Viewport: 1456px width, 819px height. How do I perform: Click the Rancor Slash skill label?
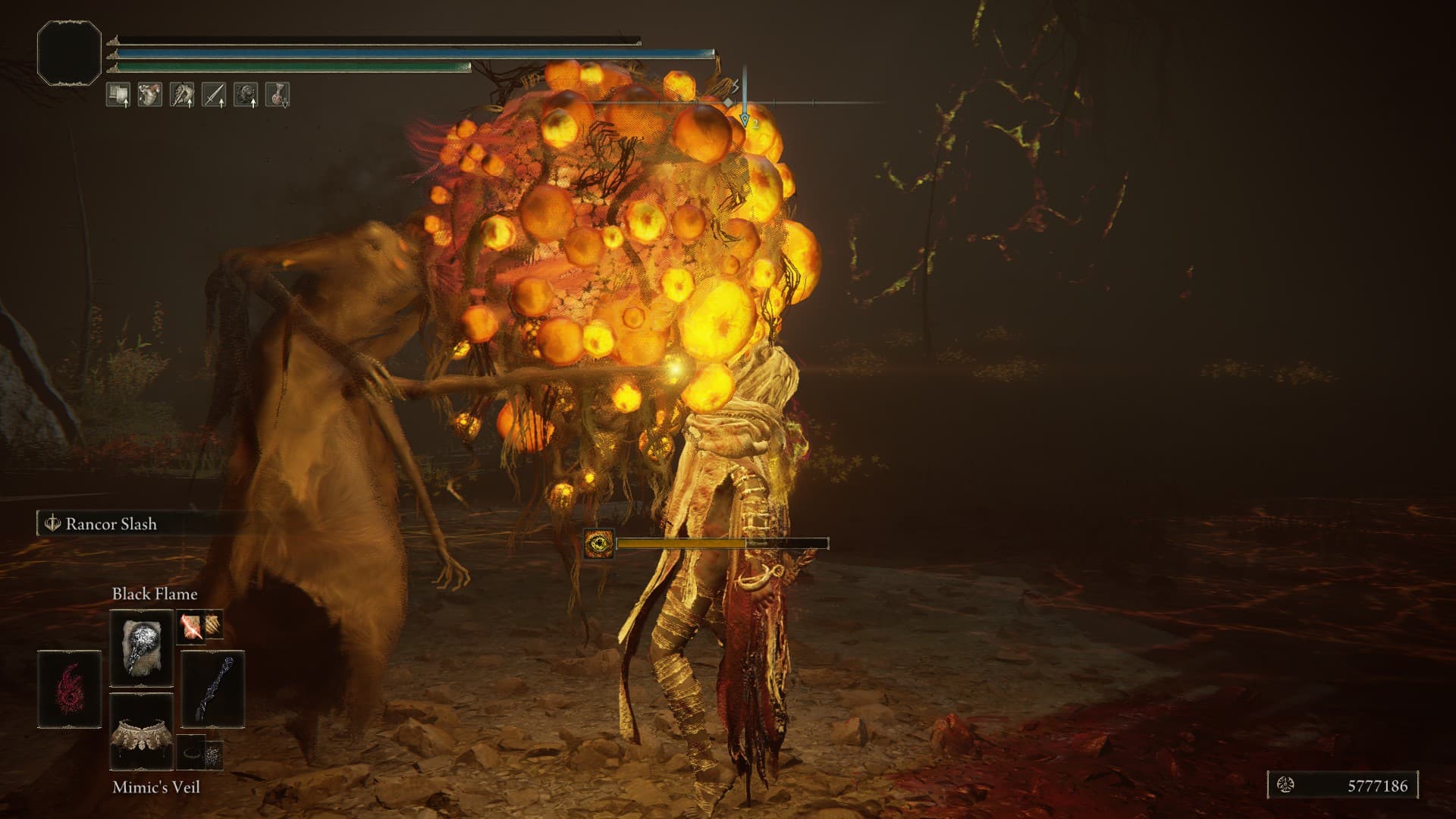pyautogui.click(x=111, y=524)
